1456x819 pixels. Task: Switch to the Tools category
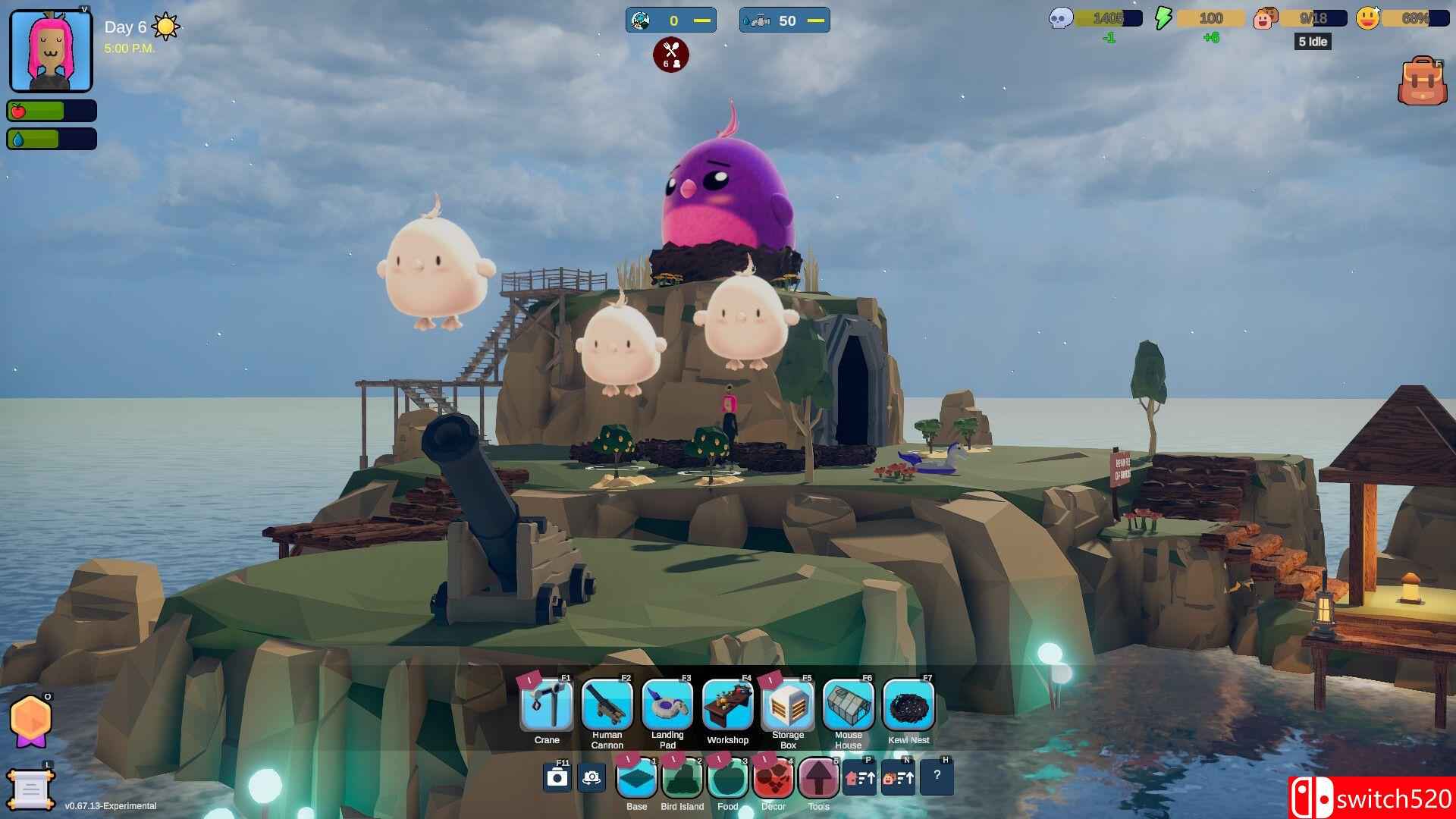coord(819,778)
